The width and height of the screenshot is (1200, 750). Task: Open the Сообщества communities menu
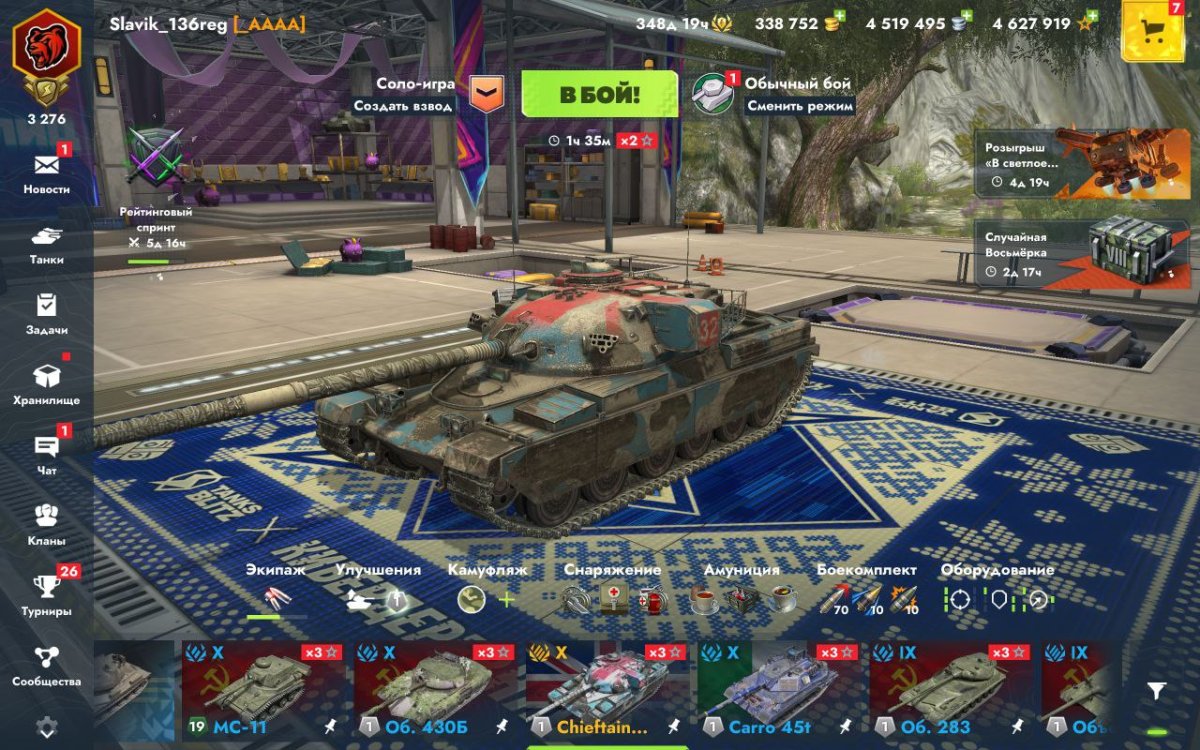(x=47, y=665)
